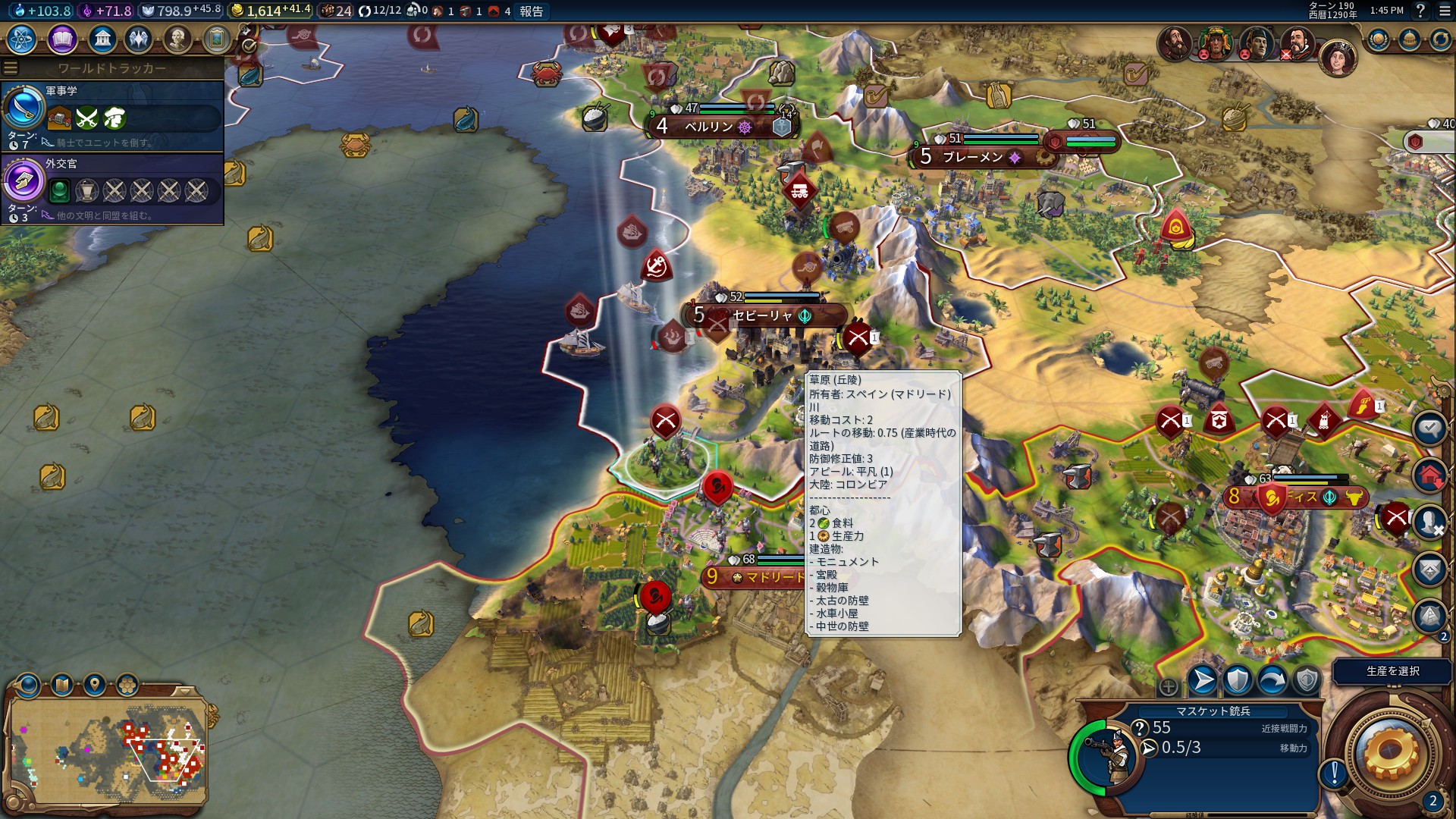Select the 外交官 civic panel
The width and height of the screenshot is (1456, 819).
point(112,188)
